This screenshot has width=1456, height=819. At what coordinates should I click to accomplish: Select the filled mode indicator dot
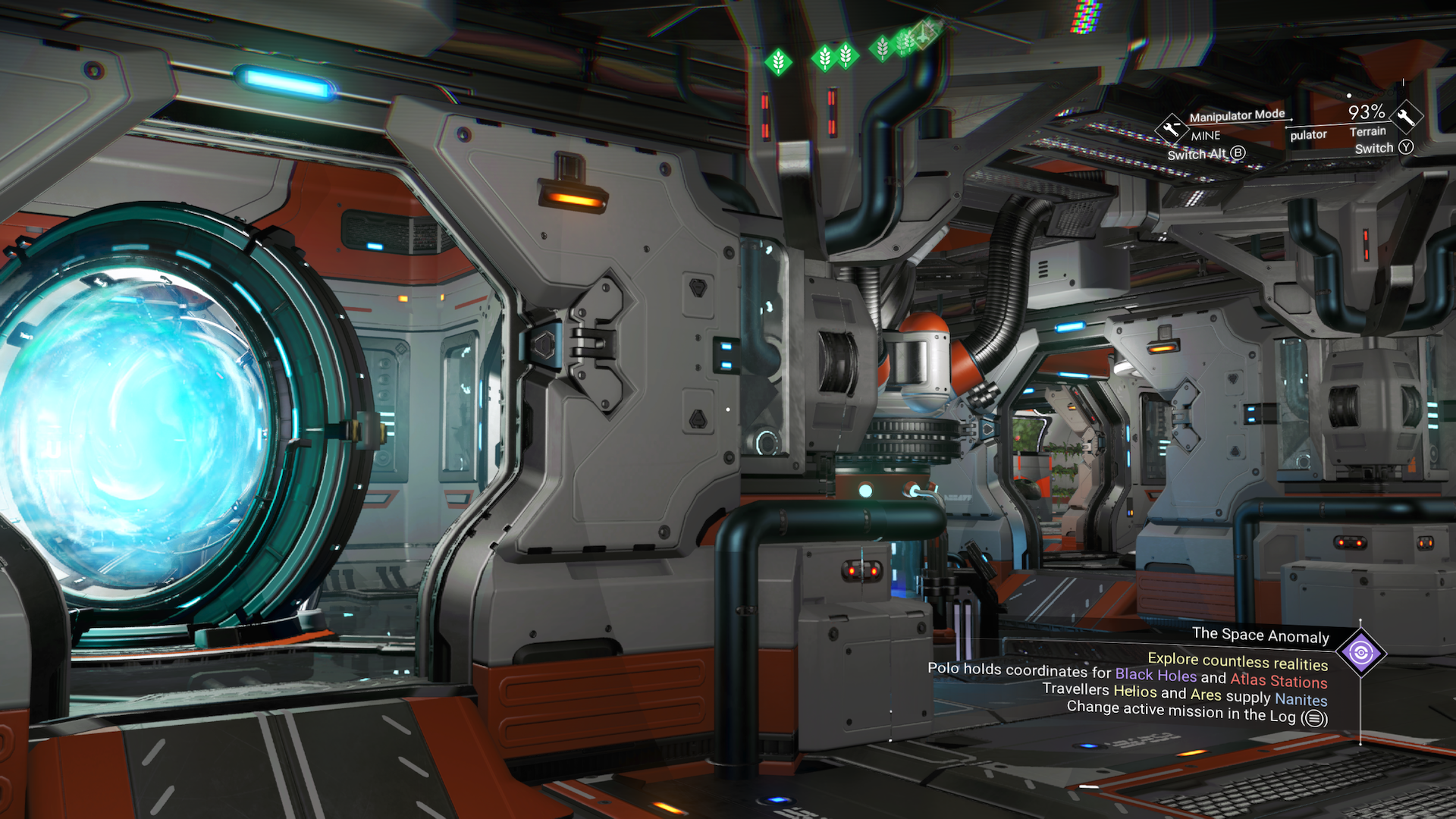[x=1348, y=96]
